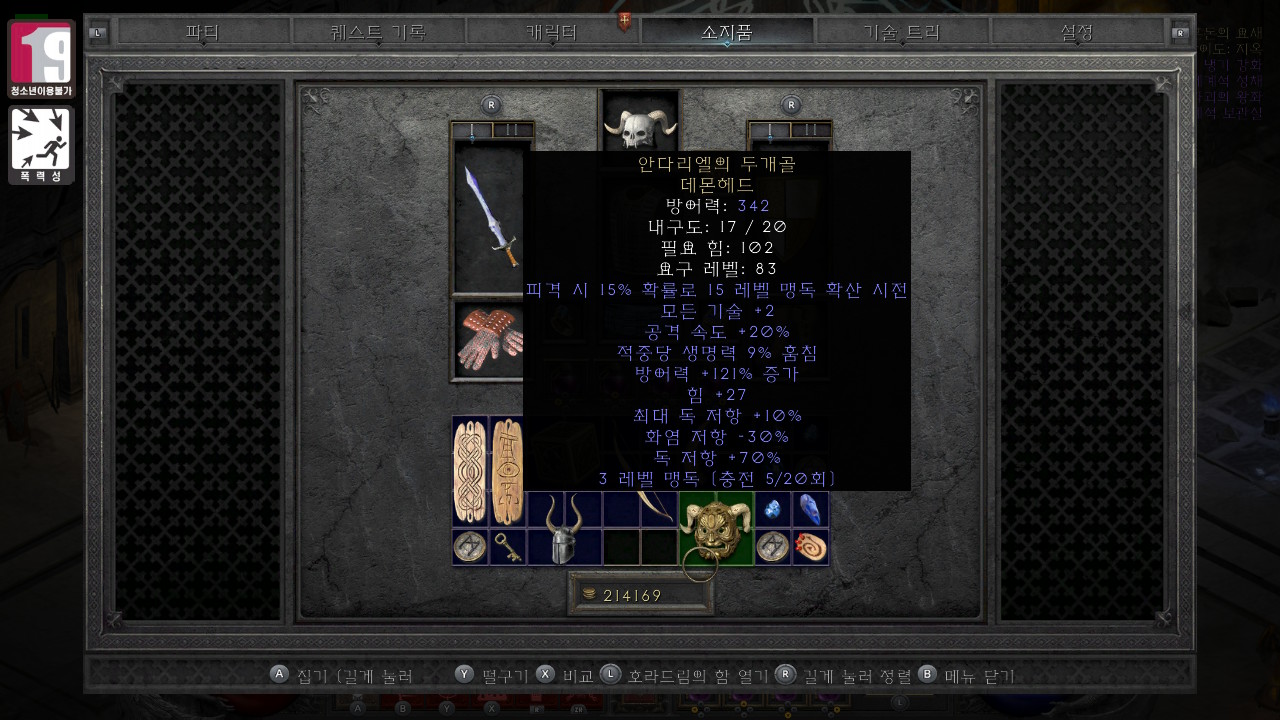The width and height of the screenshot is (1280, 720).
Task: Pick up the knot-pattern wooden charm
Action: point(470,471)
